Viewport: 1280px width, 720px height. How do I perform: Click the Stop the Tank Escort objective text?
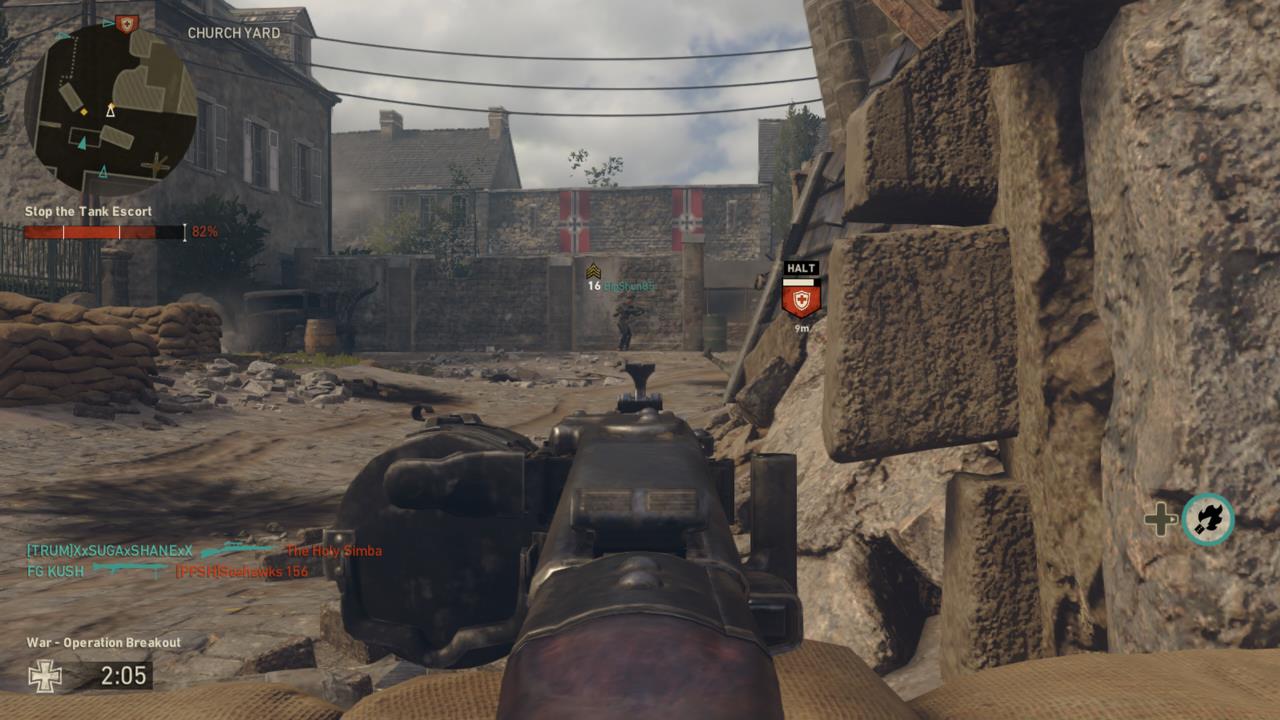point(87,212)
